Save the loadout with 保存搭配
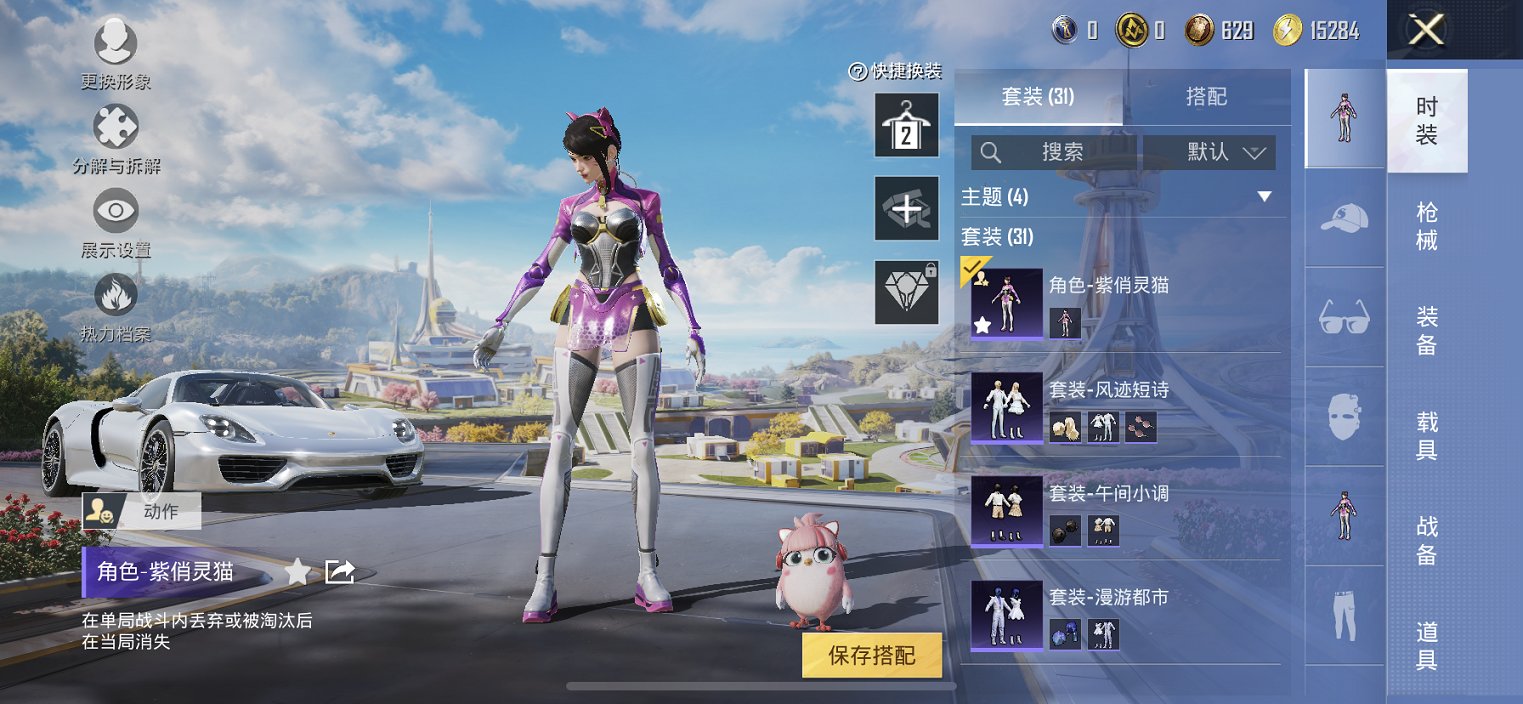 [872, 656]
